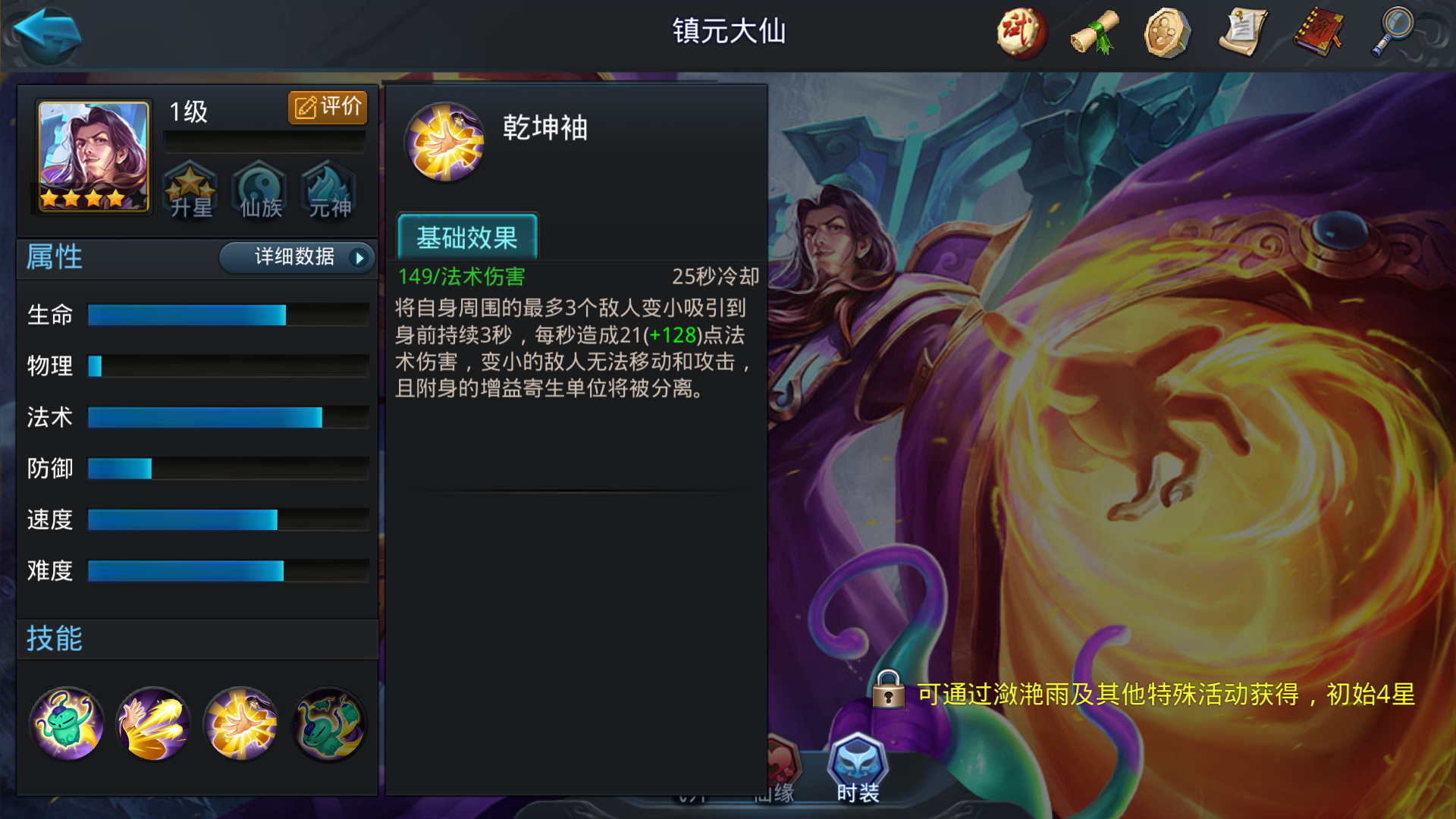This screenshot has width=1456, height=819.
Task: Open the trial (试) icon in top toolbar
Action: click(1020, 33)
